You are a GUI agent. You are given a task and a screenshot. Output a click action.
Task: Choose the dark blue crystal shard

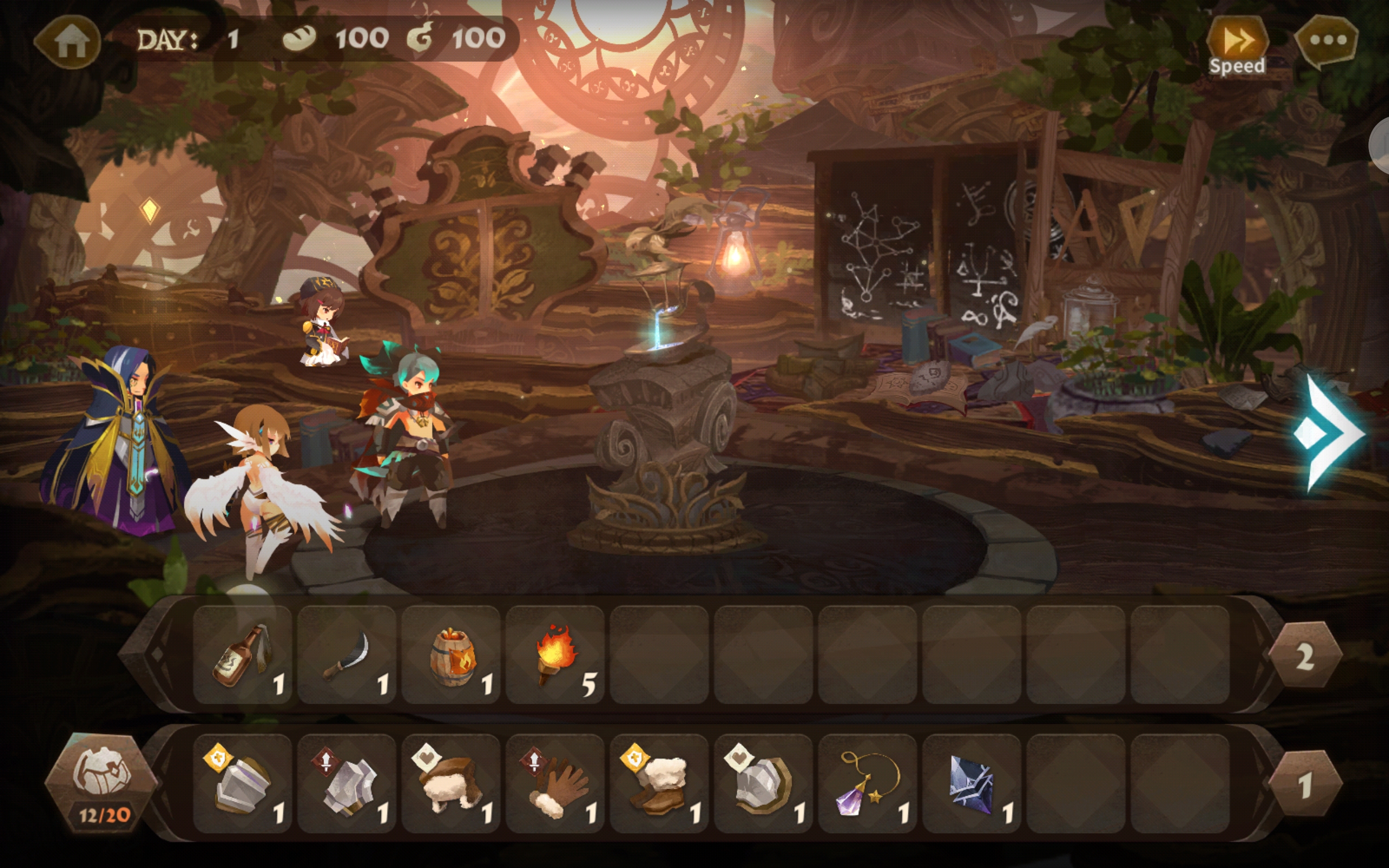pyautogui.click(x=972, y=783)
